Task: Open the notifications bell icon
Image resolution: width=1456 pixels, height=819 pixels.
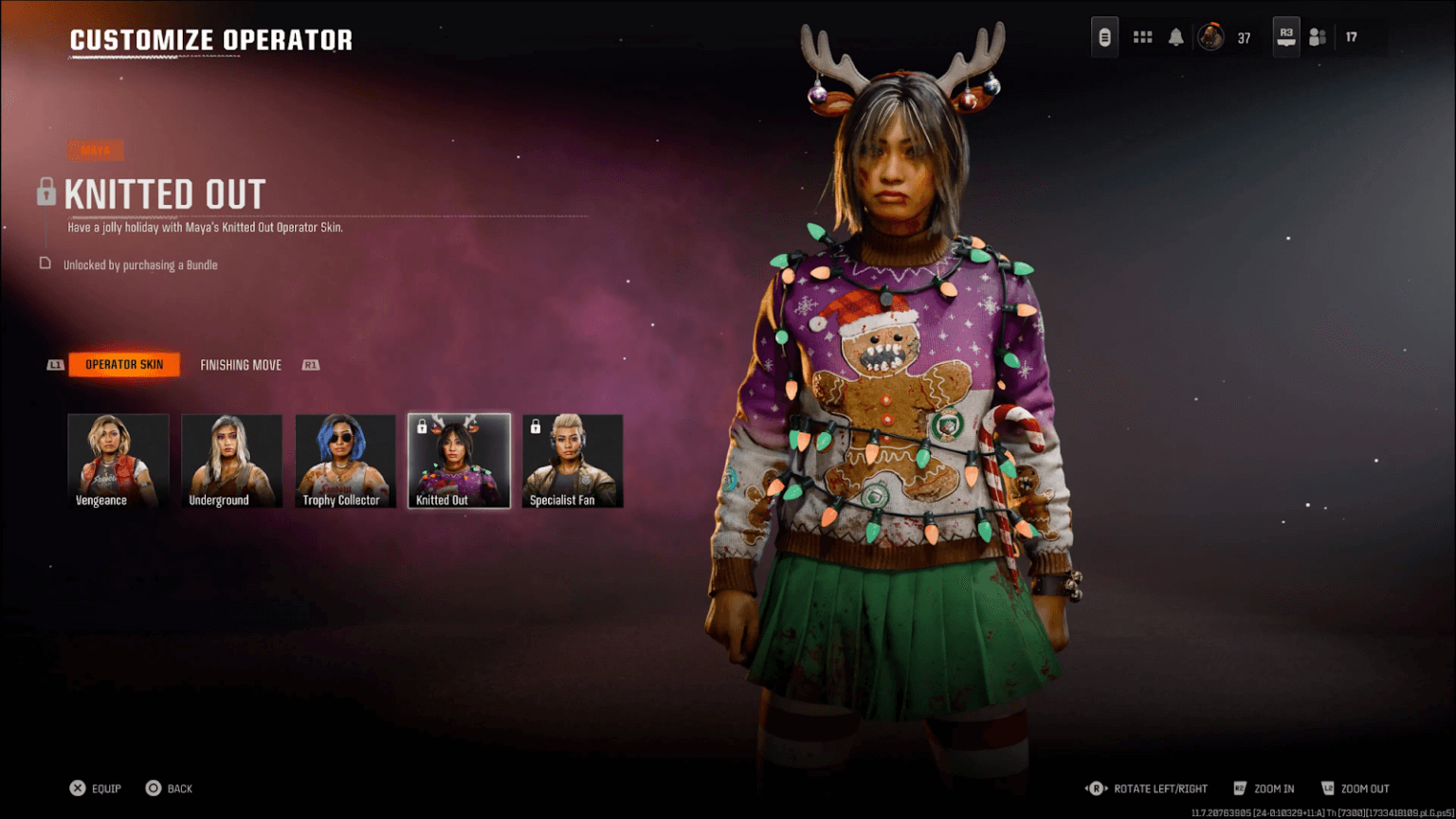Action: 1175,36
